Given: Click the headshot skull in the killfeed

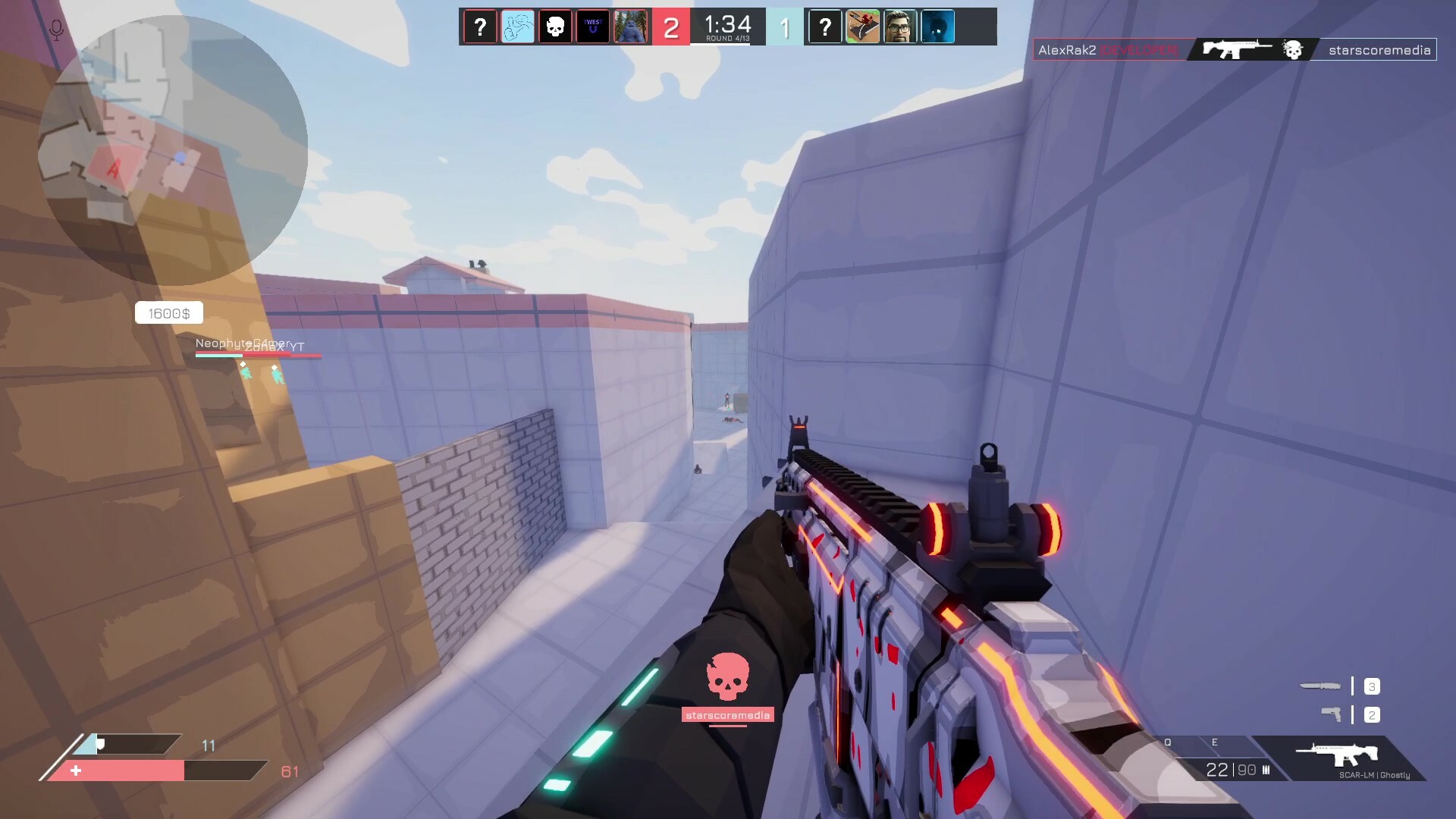Looking at the screenshot, I should tap(1291, 49).
